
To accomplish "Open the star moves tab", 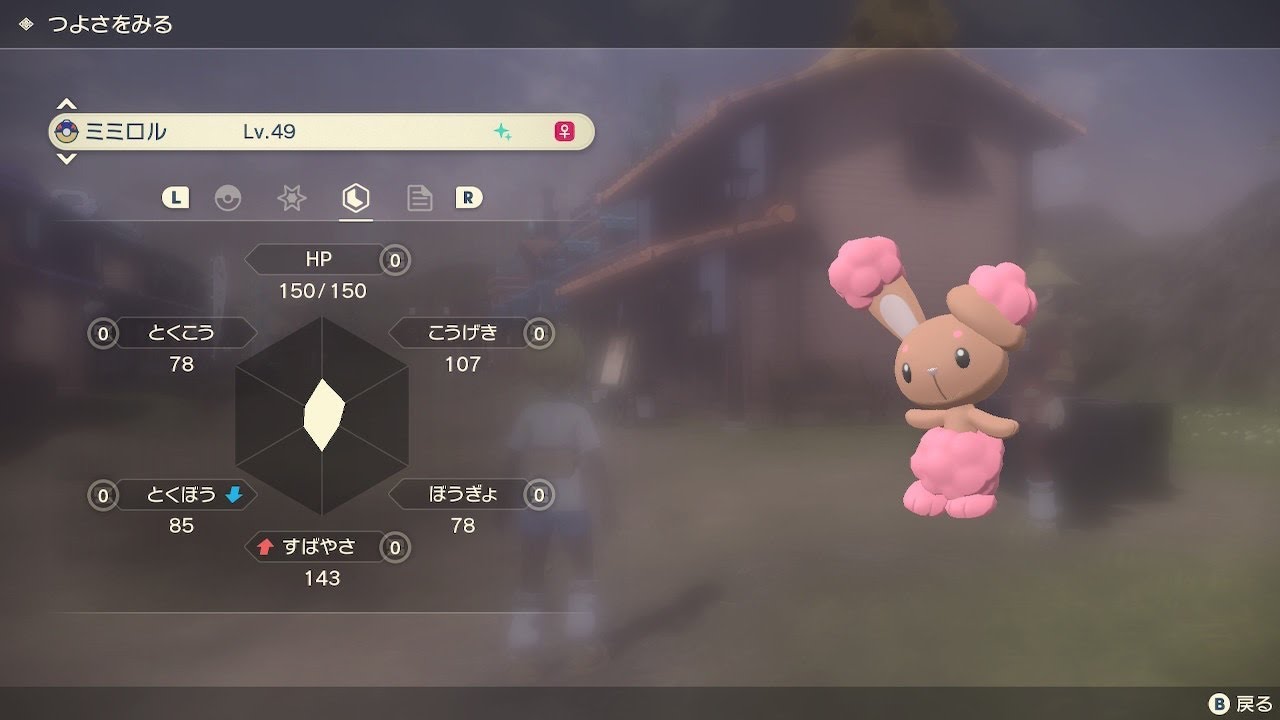I will (x=291, y=198).
